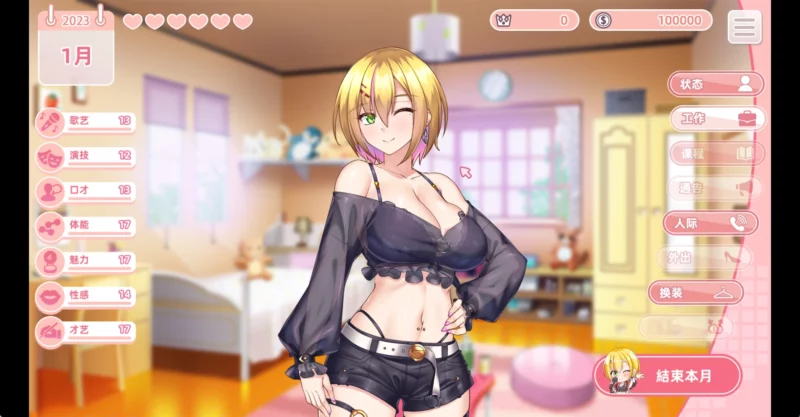Click the 外出 go out button

pyautogui.click(x=706, y=258)
